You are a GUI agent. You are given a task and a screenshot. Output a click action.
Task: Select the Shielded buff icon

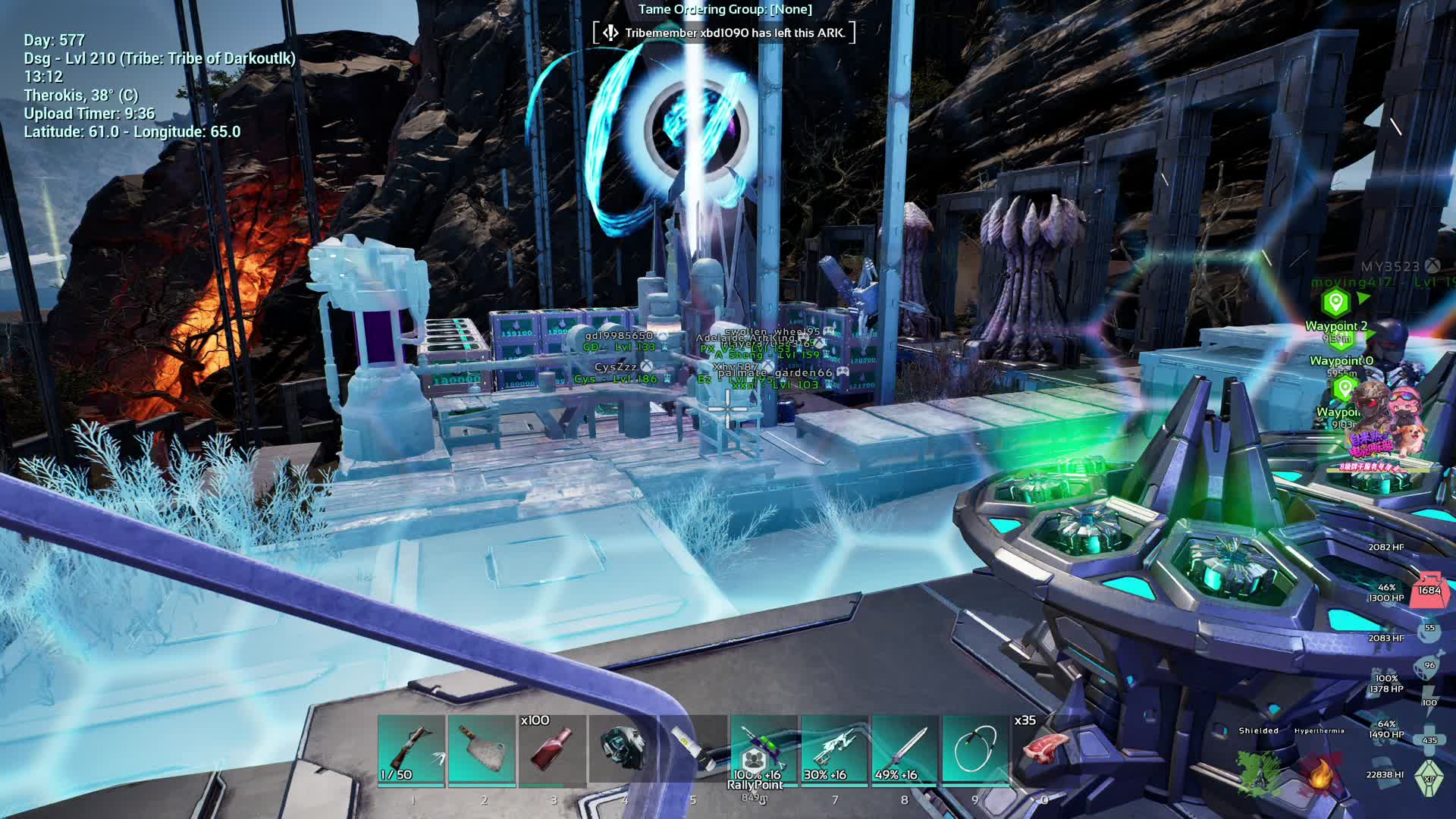tap(1259, 770)
